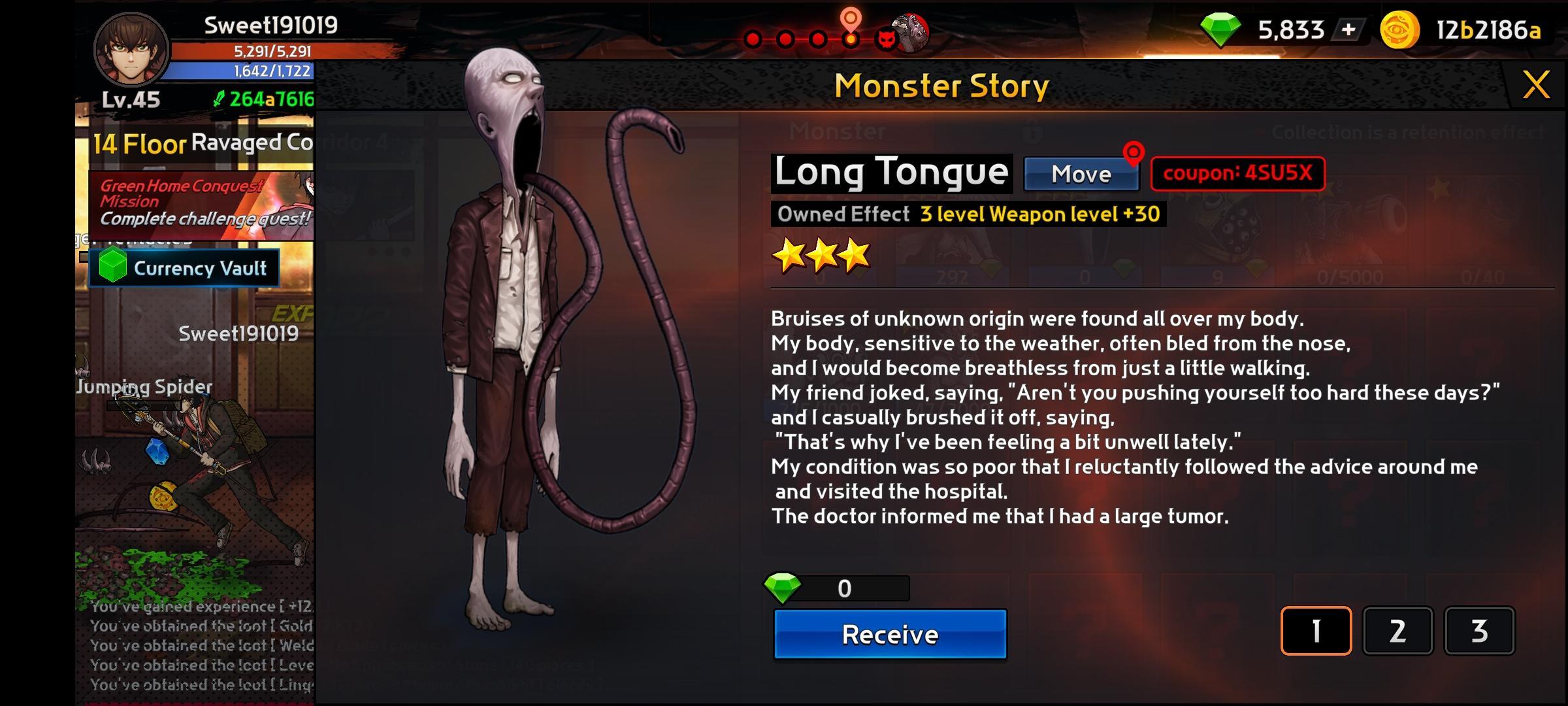Screen dimensions: 1568x706
Task: Tap the three-star rating under Long Tongue
Action: pos(821,256)
